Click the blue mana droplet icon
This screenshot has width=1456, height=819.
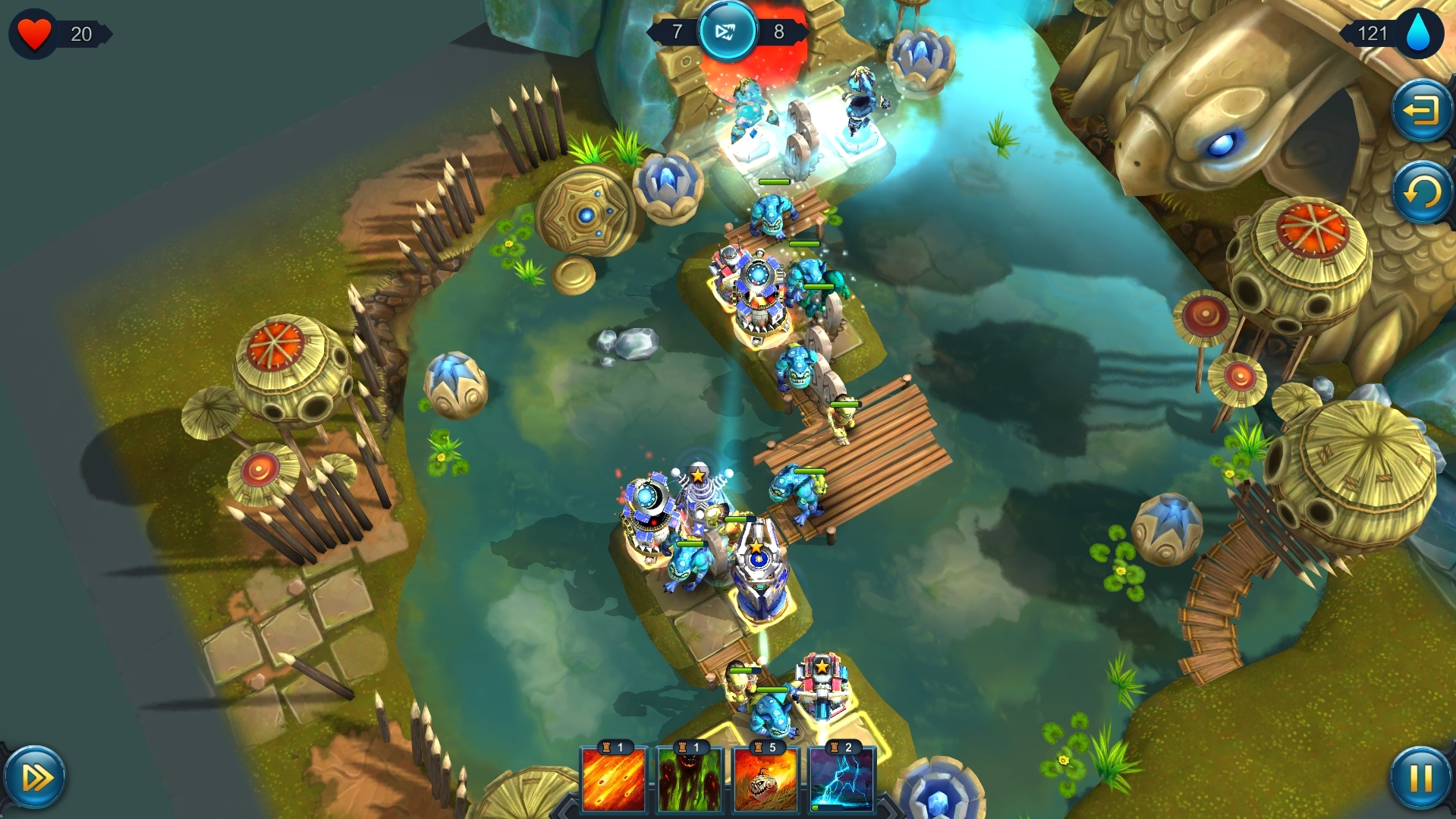pyautogui.click(x=1420, y=33)
